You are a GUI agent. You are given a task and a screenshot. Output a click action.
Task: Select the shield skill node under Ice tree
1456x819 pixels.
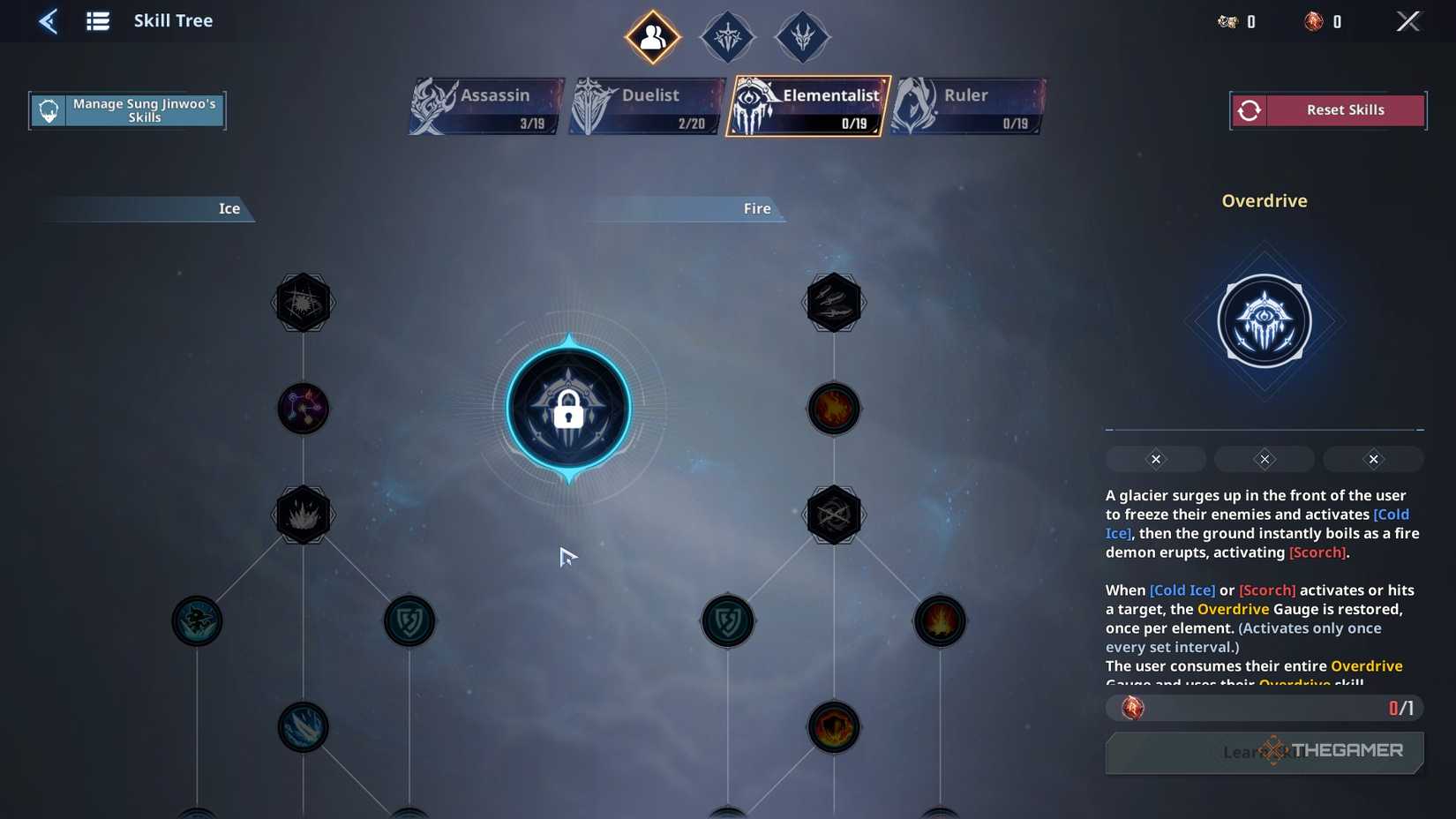click(x=409, y=620)
